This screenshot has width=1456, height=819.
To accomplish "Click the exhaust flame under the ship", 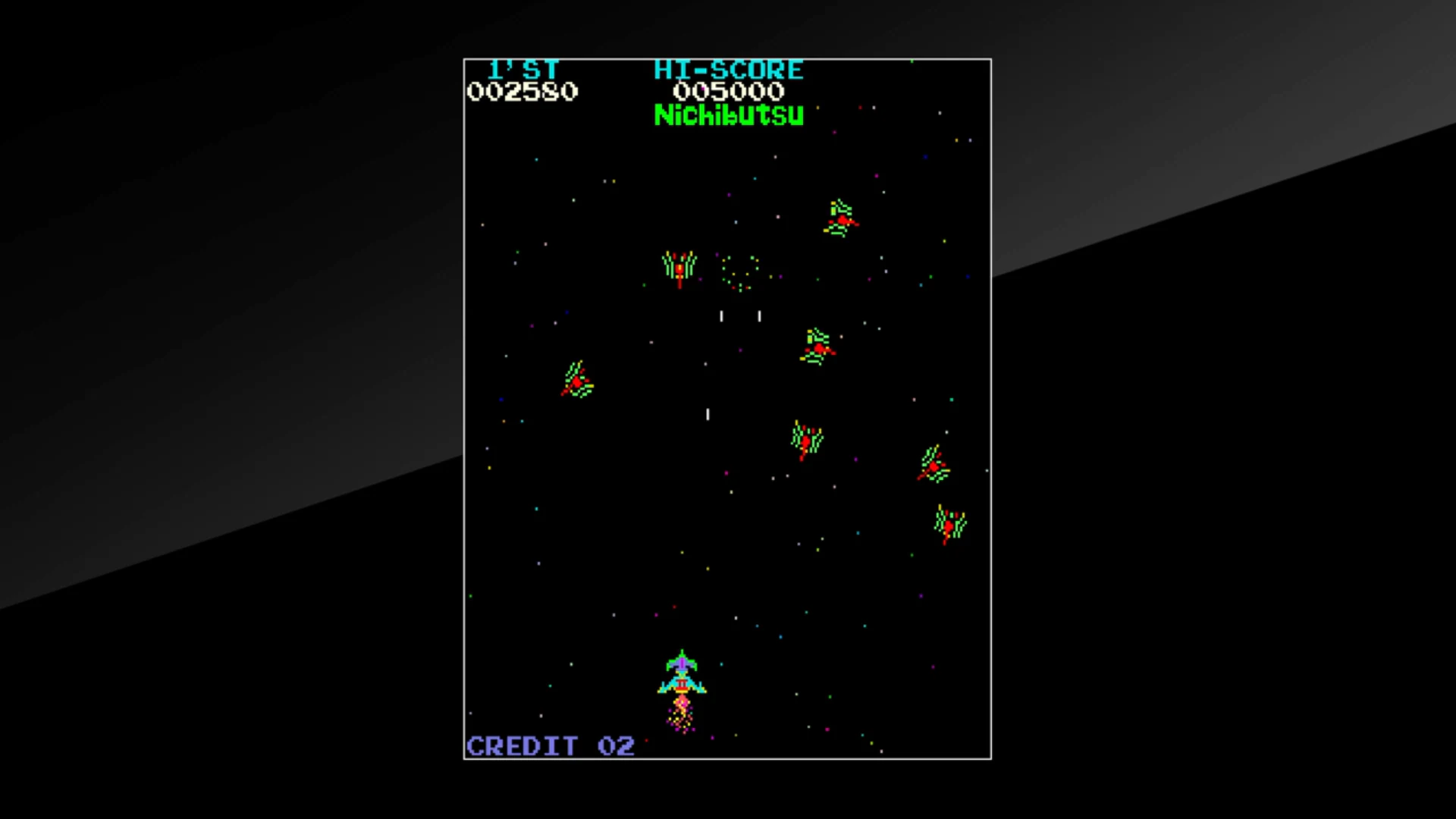I will click(x=681, y=713).
